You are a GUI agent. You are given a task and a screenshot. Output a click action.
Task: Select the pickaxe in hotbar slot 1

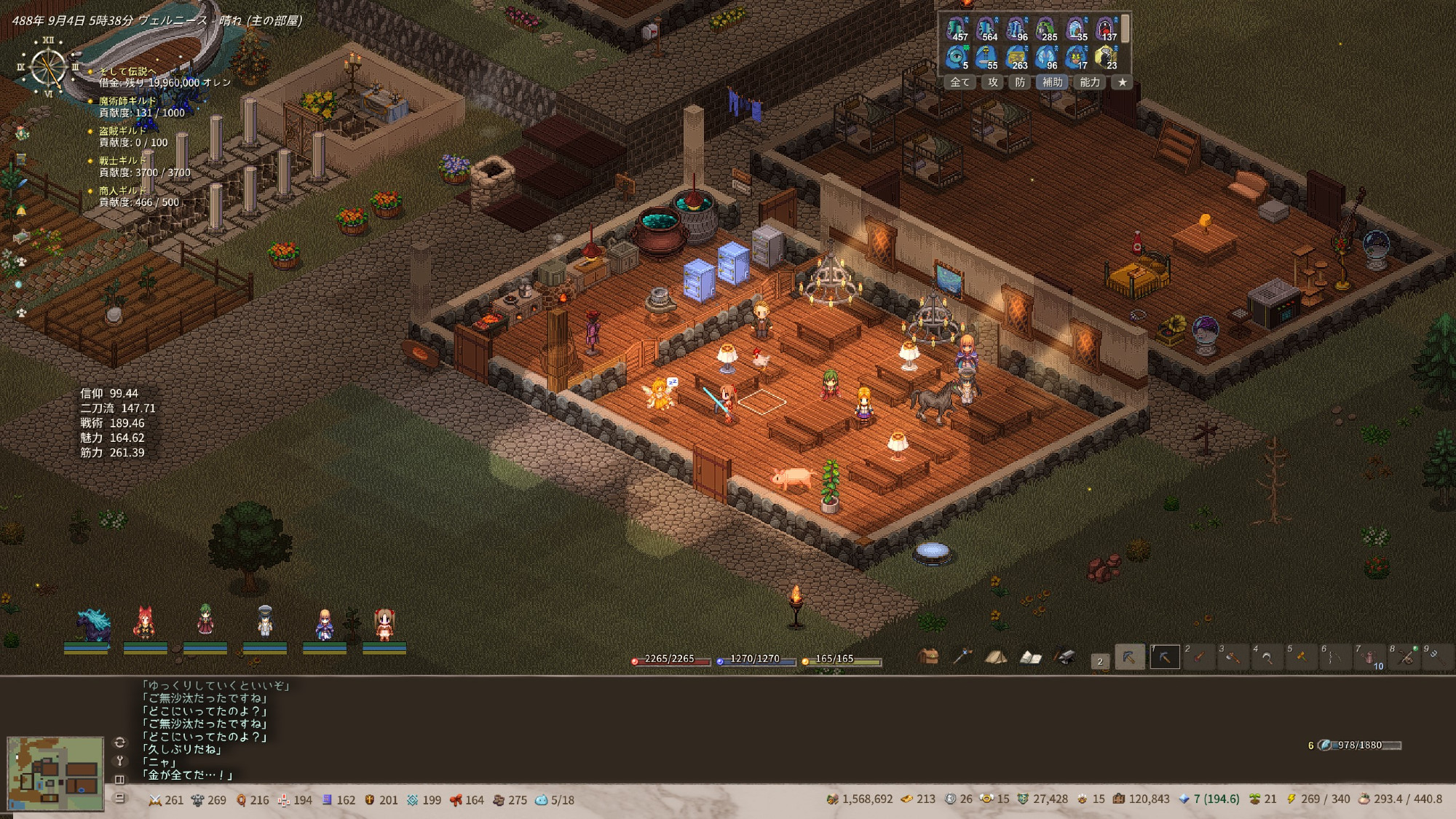coord(1164,657)
